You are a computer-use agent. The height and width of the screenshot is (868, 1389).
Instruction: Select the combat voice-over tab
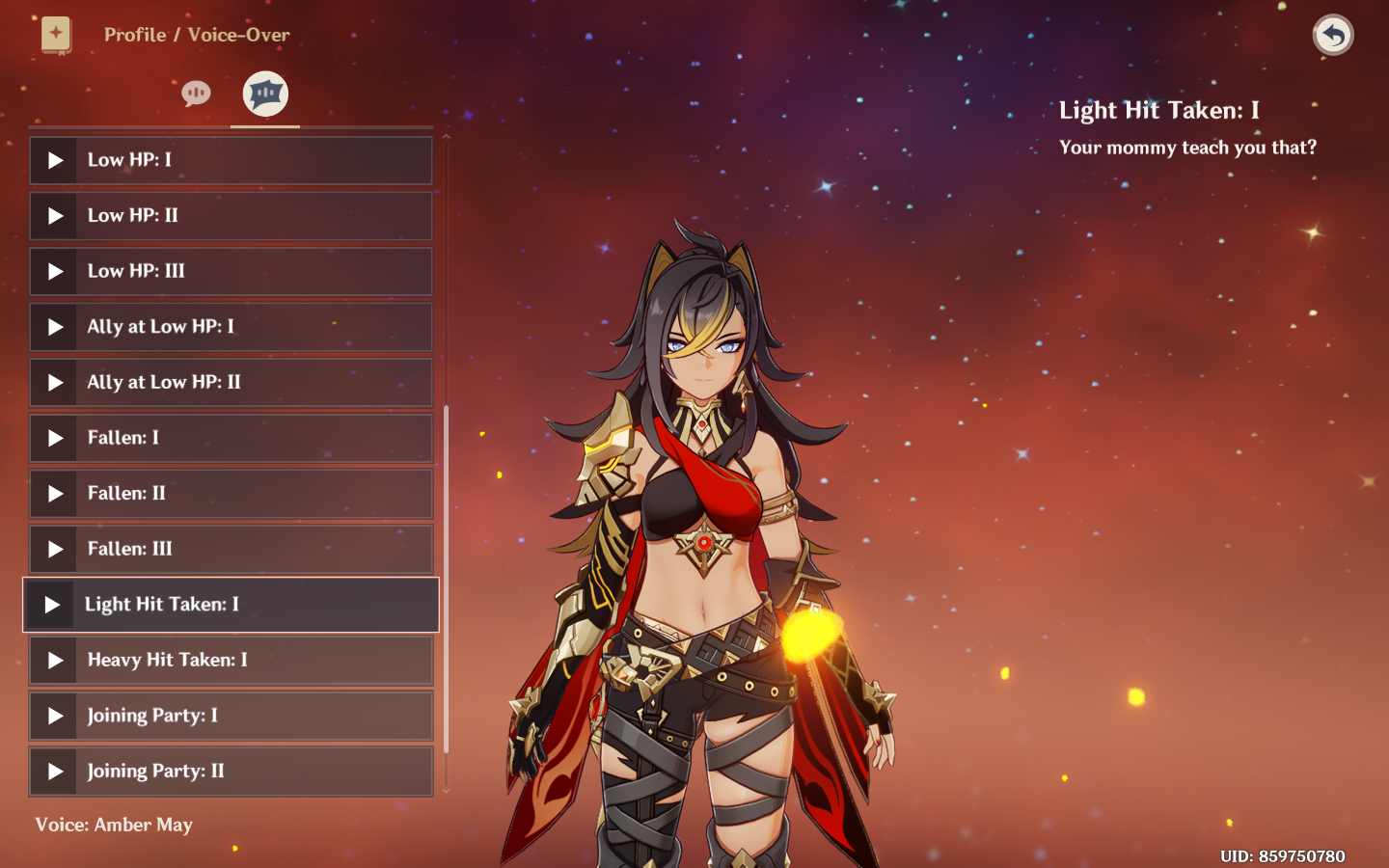tap(264, 94)
